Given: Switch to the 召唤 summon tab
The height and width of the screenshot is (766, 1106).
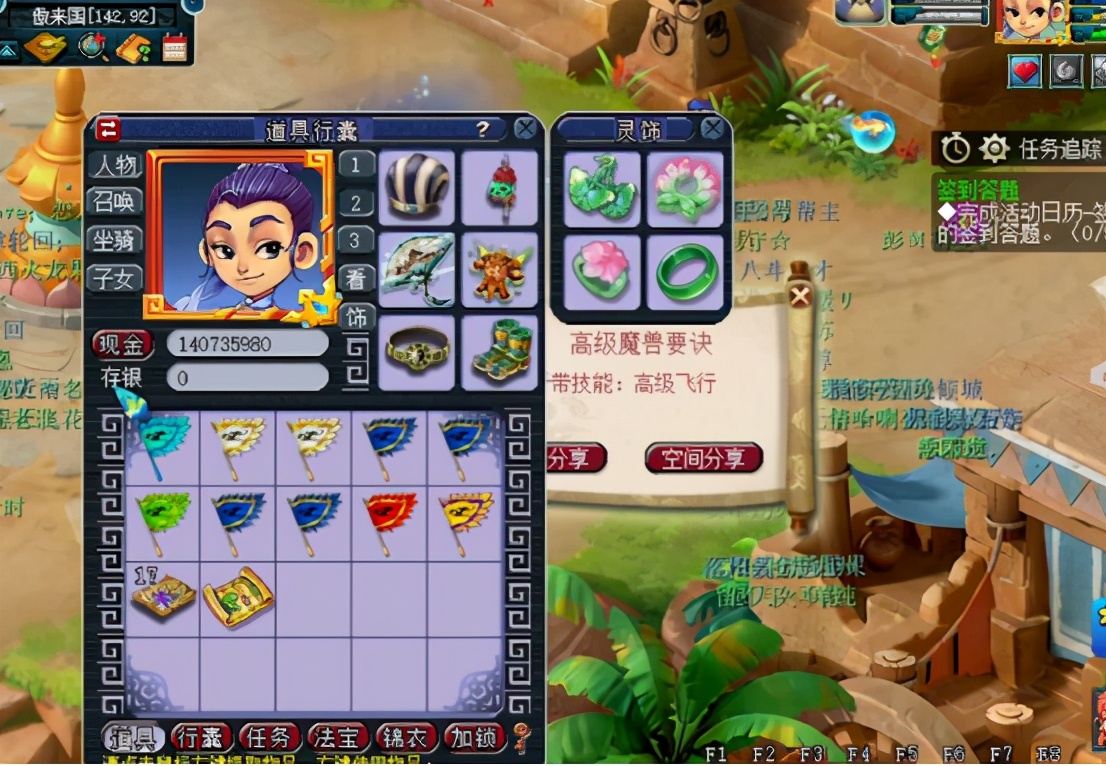Looking at the screenshot, I should click(x=115, y=202).
